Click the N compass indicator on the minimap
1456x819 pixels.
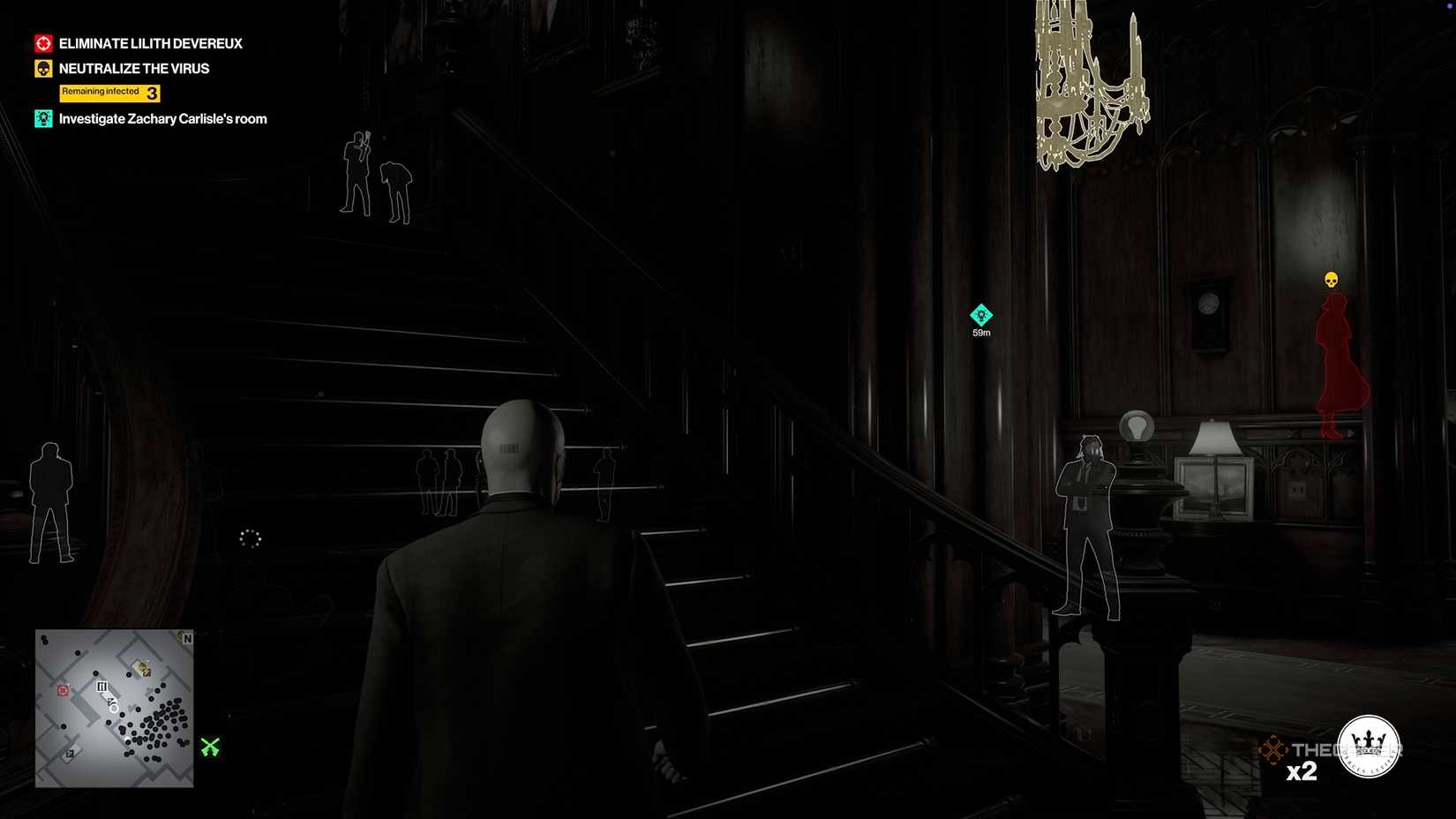pos(186,639)
